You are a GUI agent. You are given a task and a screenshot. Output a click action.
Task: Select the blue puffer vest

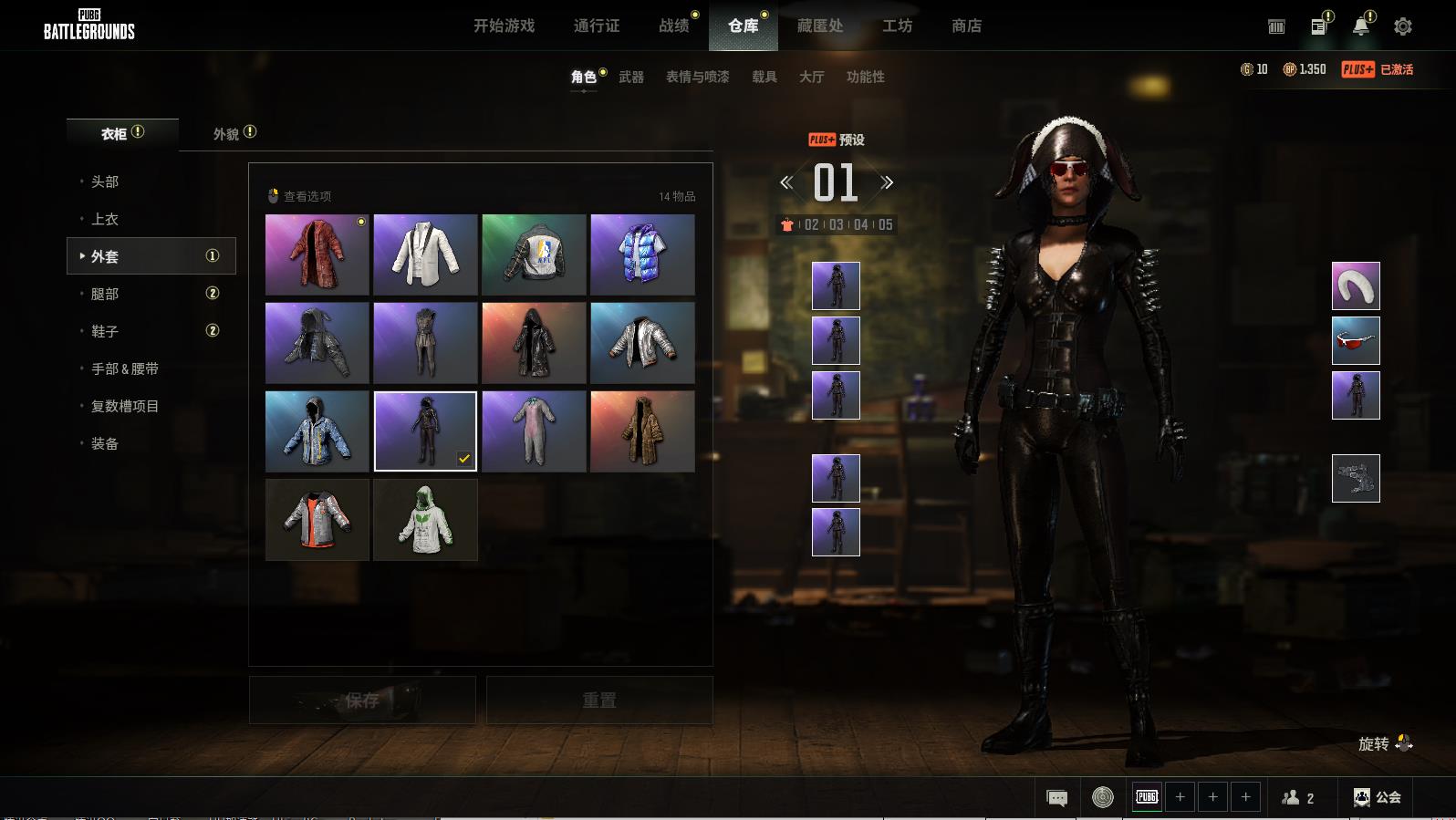(642, 254)
